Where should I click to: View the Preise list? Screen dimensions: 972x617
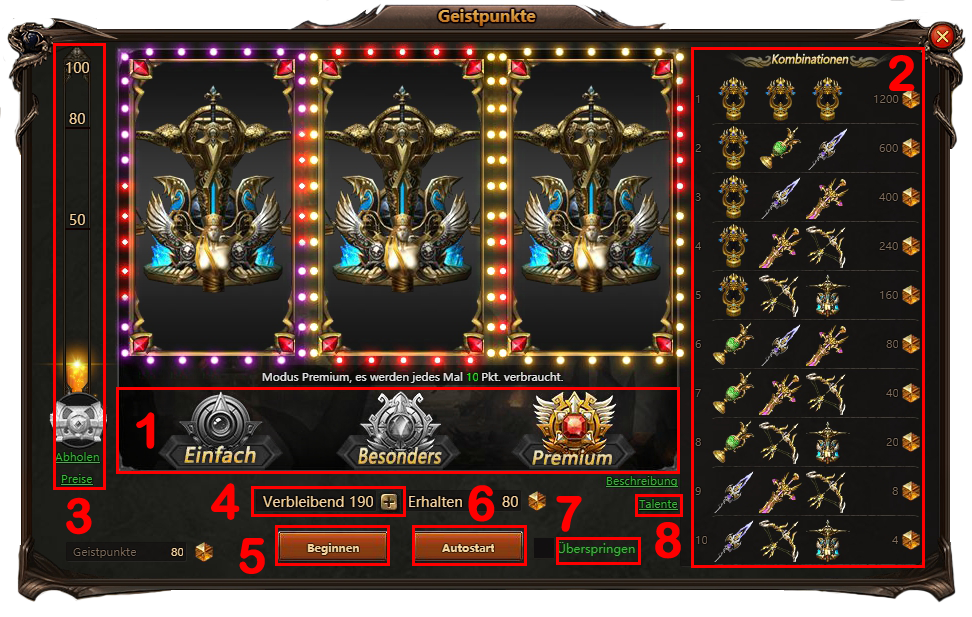tap(77, 480)
